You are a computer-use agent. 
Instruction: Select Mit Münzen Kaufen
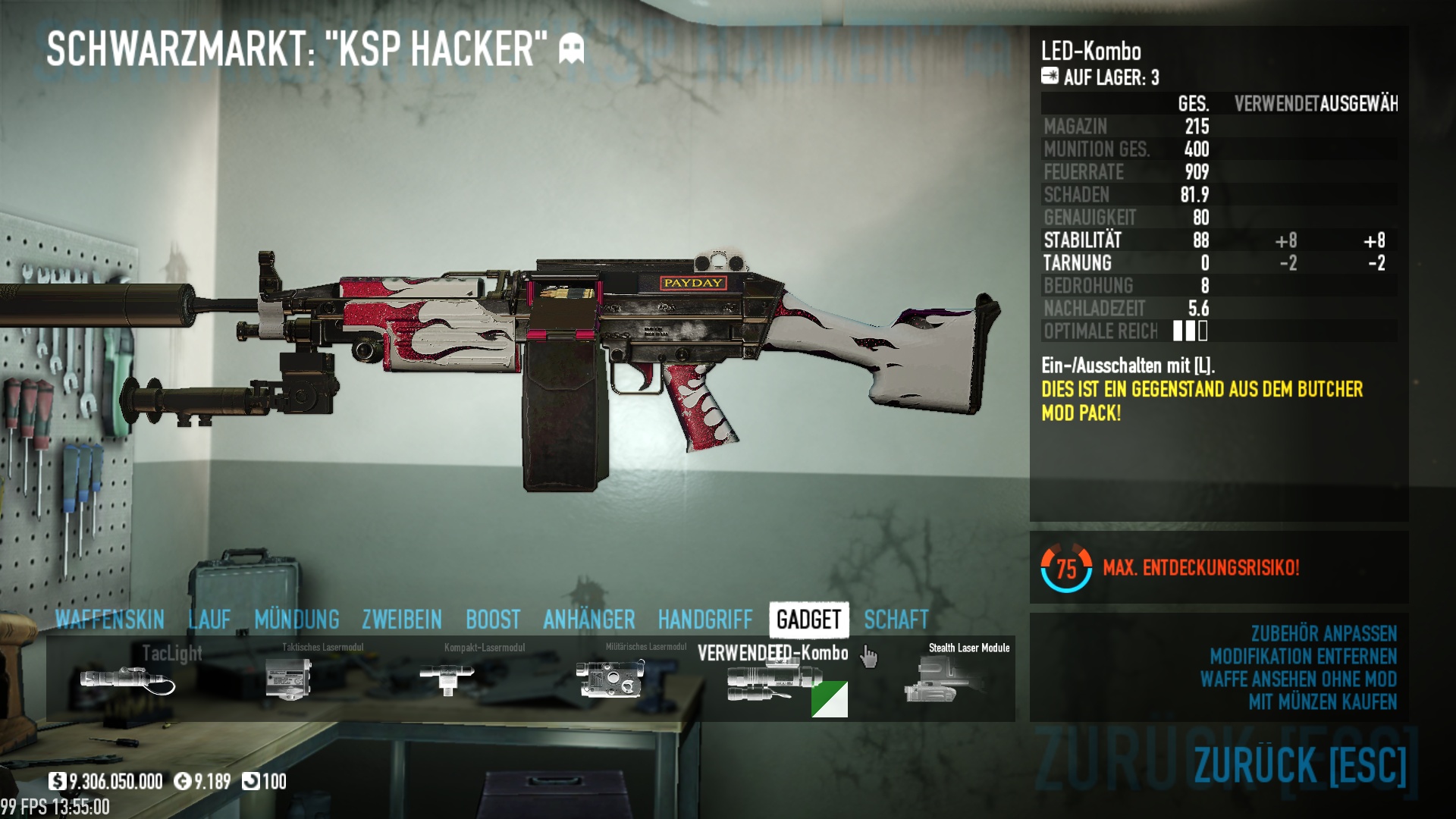tap(1323, 702)
